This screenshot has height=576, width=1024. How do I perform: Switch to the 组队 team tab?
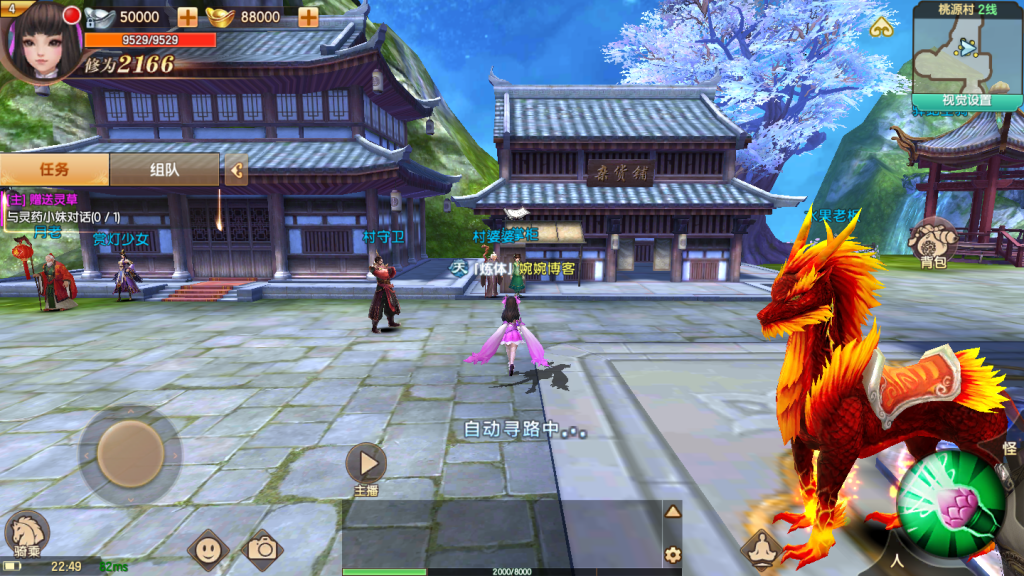tap(164, 169)
